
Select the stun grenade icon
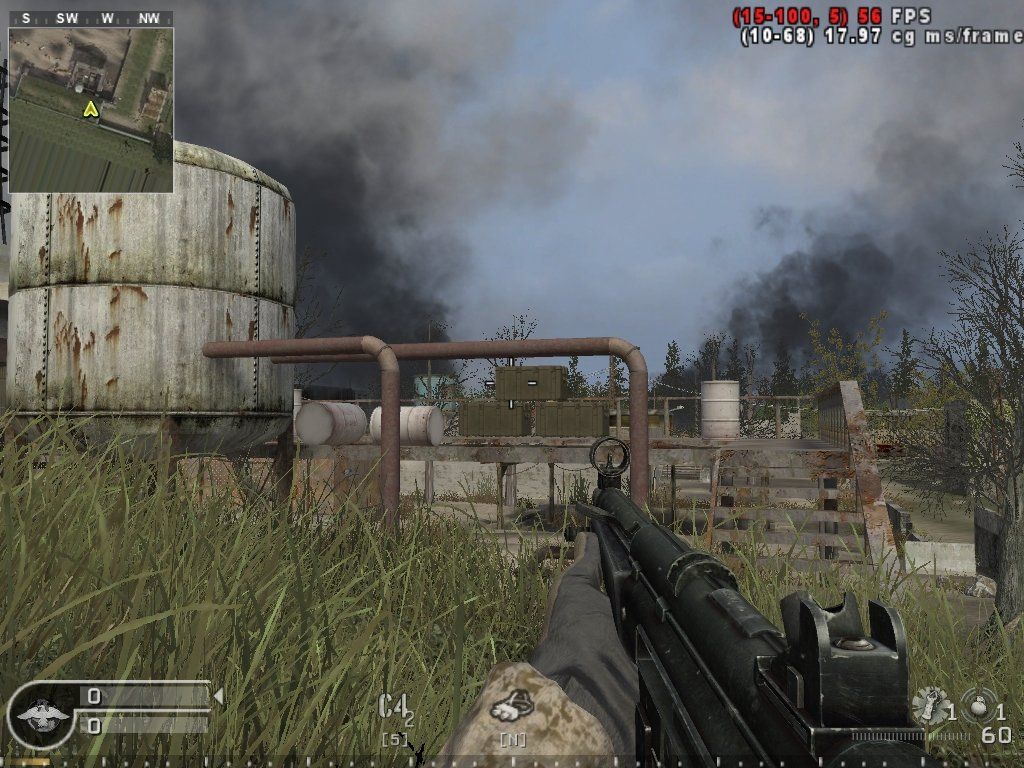pyautogui.click(x=930, y=705)
